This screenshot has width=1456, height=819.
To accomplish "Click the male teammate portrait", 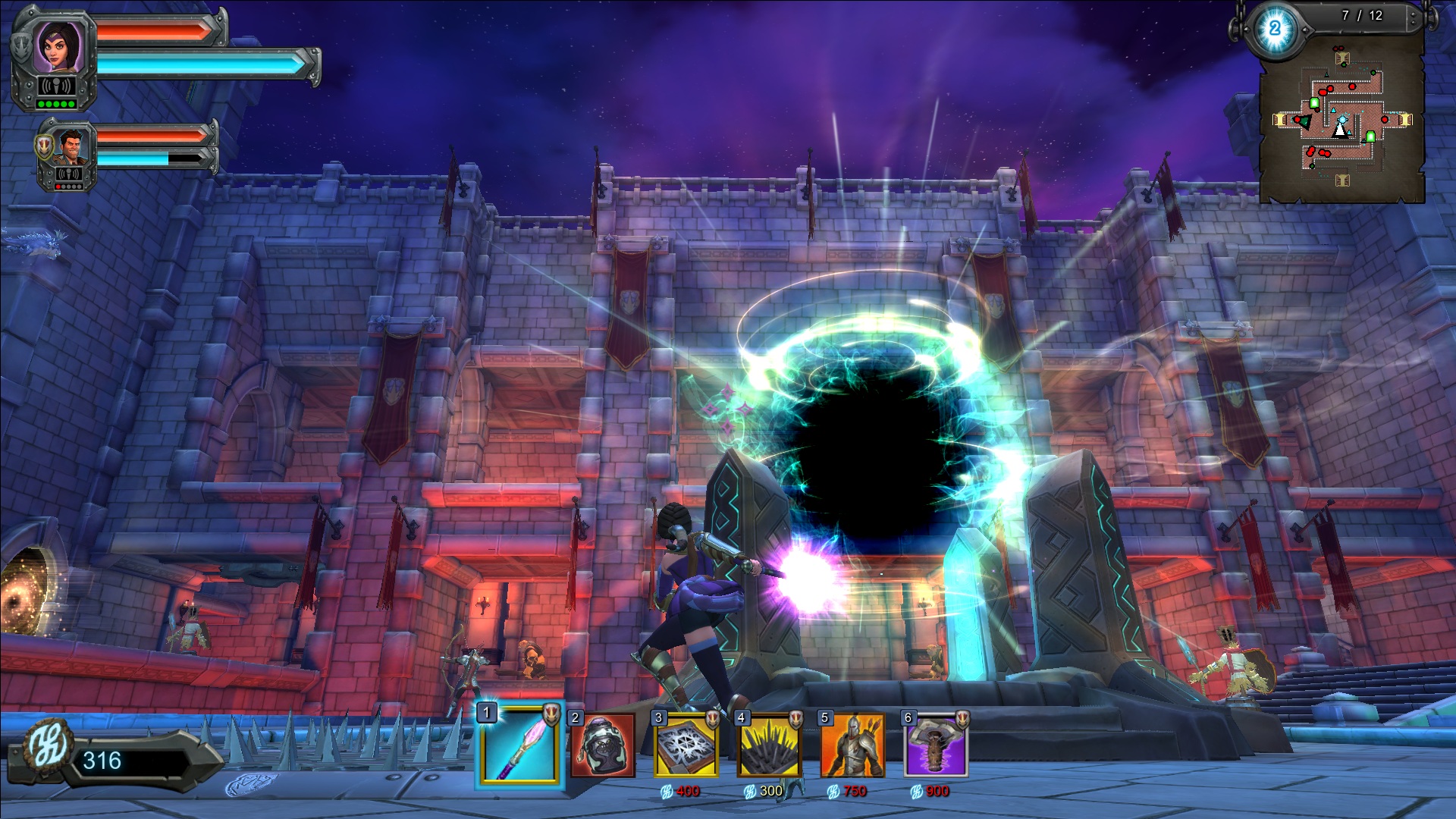I will pyautogui.click(x=70, y=146).
